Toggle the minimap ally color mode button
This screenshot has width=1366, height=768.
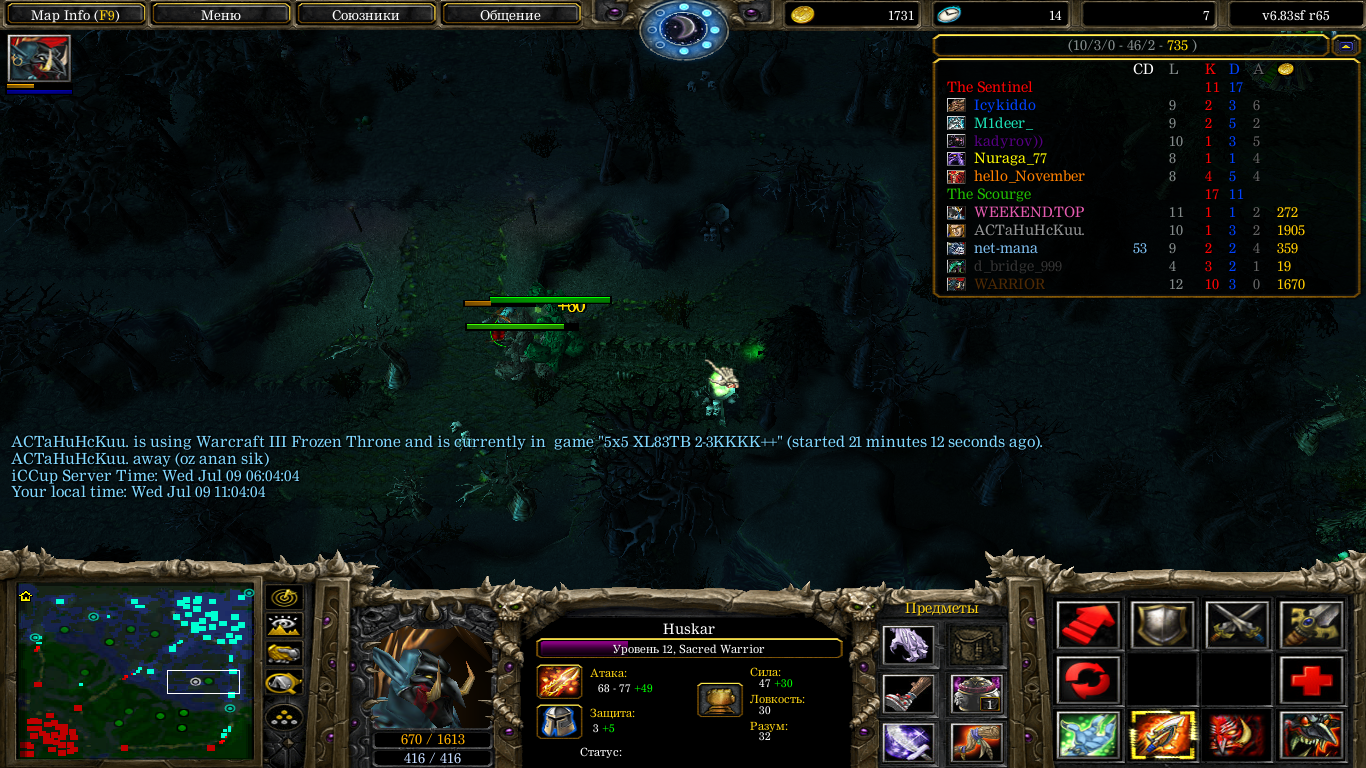pos(285,655)
